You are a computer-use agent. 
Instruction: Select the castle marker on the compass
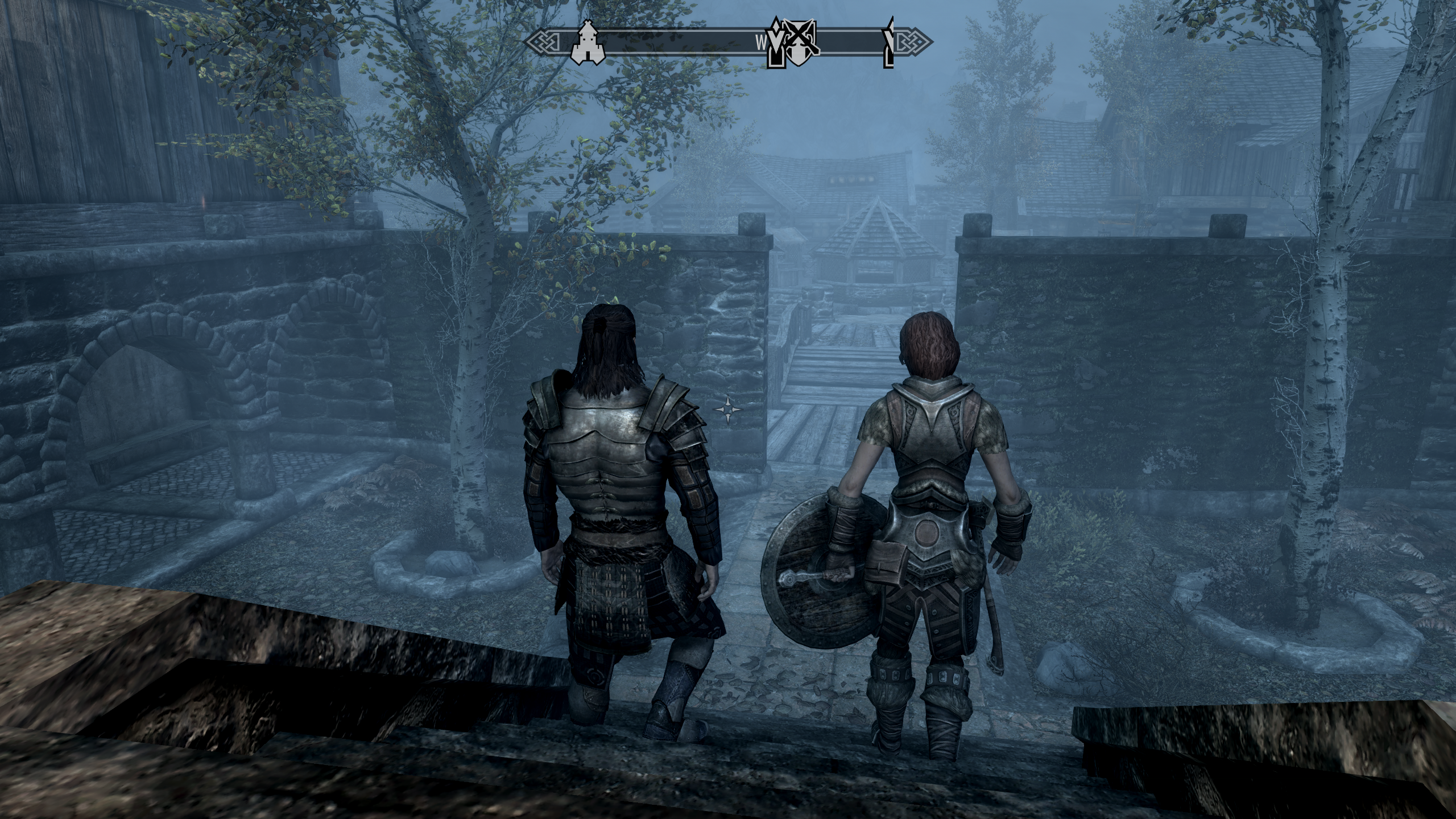click(x=587, y=43)
